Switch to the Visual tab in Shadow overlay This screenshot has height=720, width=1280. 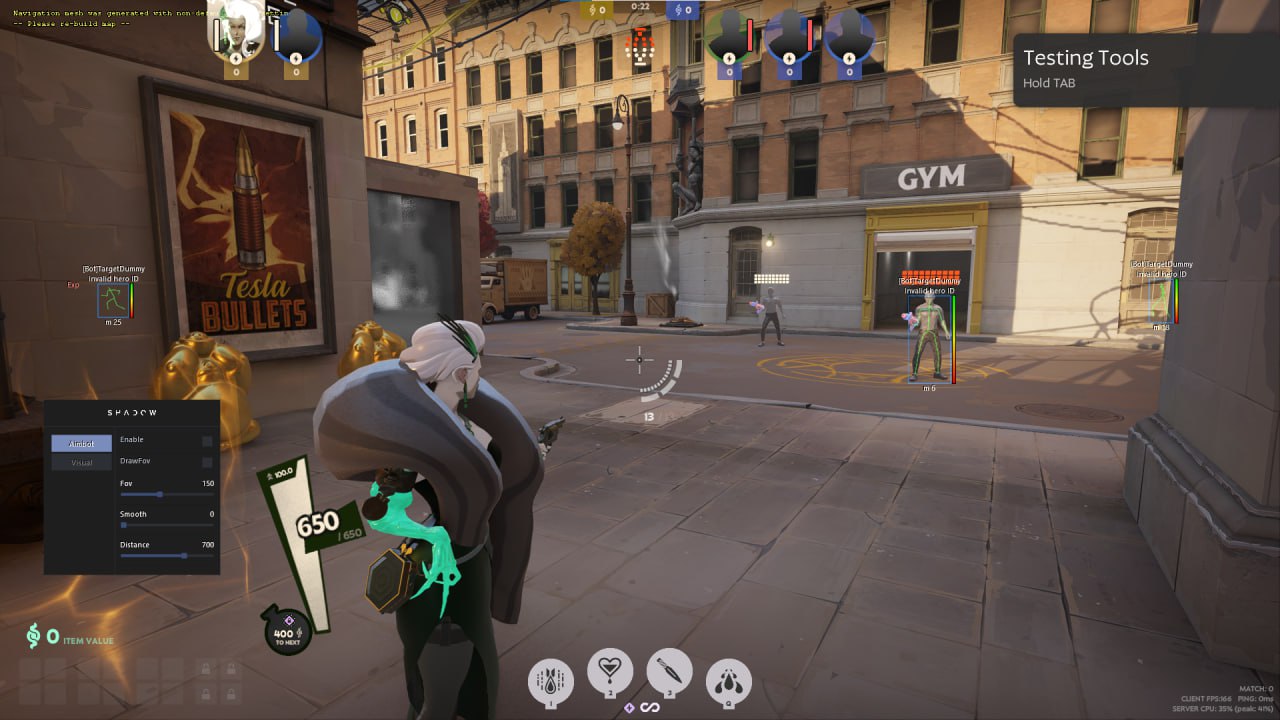(x=81, y=462)
